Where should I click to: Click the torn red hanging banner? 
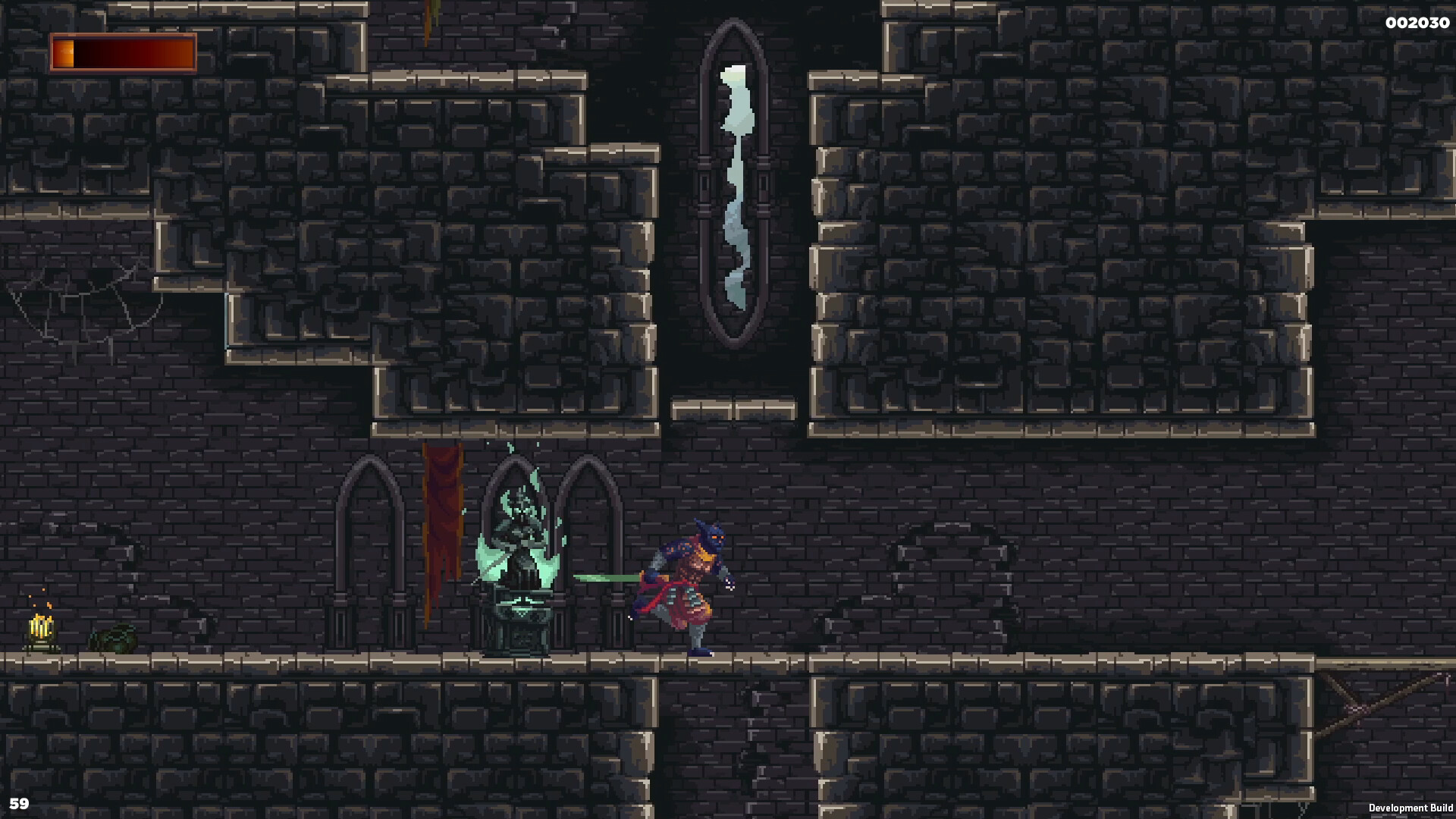[442, 531]
